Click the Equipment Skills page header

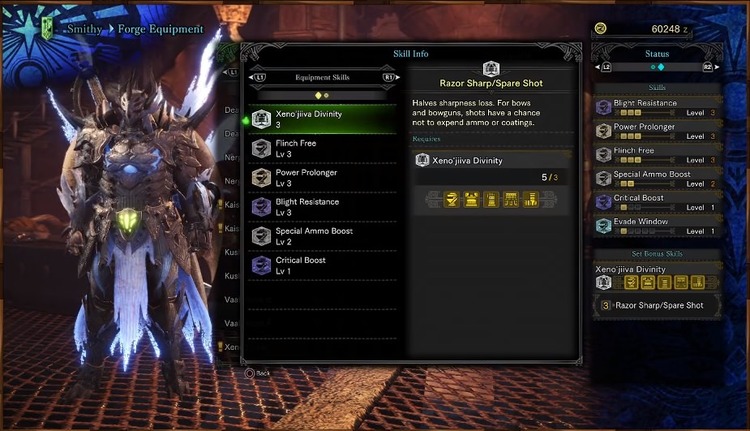(322, 76)
